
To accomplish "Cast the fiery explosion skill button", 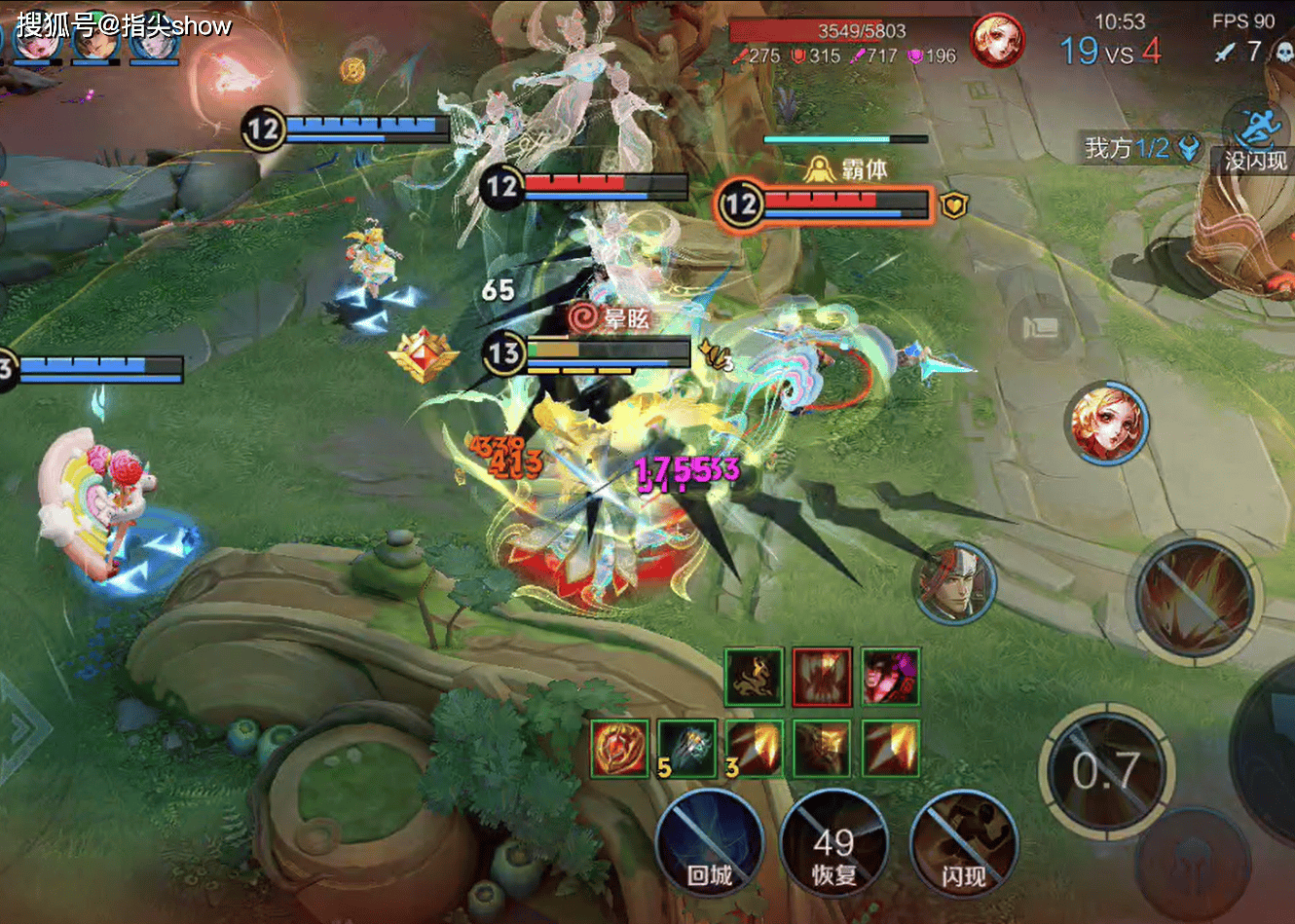I will [x=1195, y=597].
